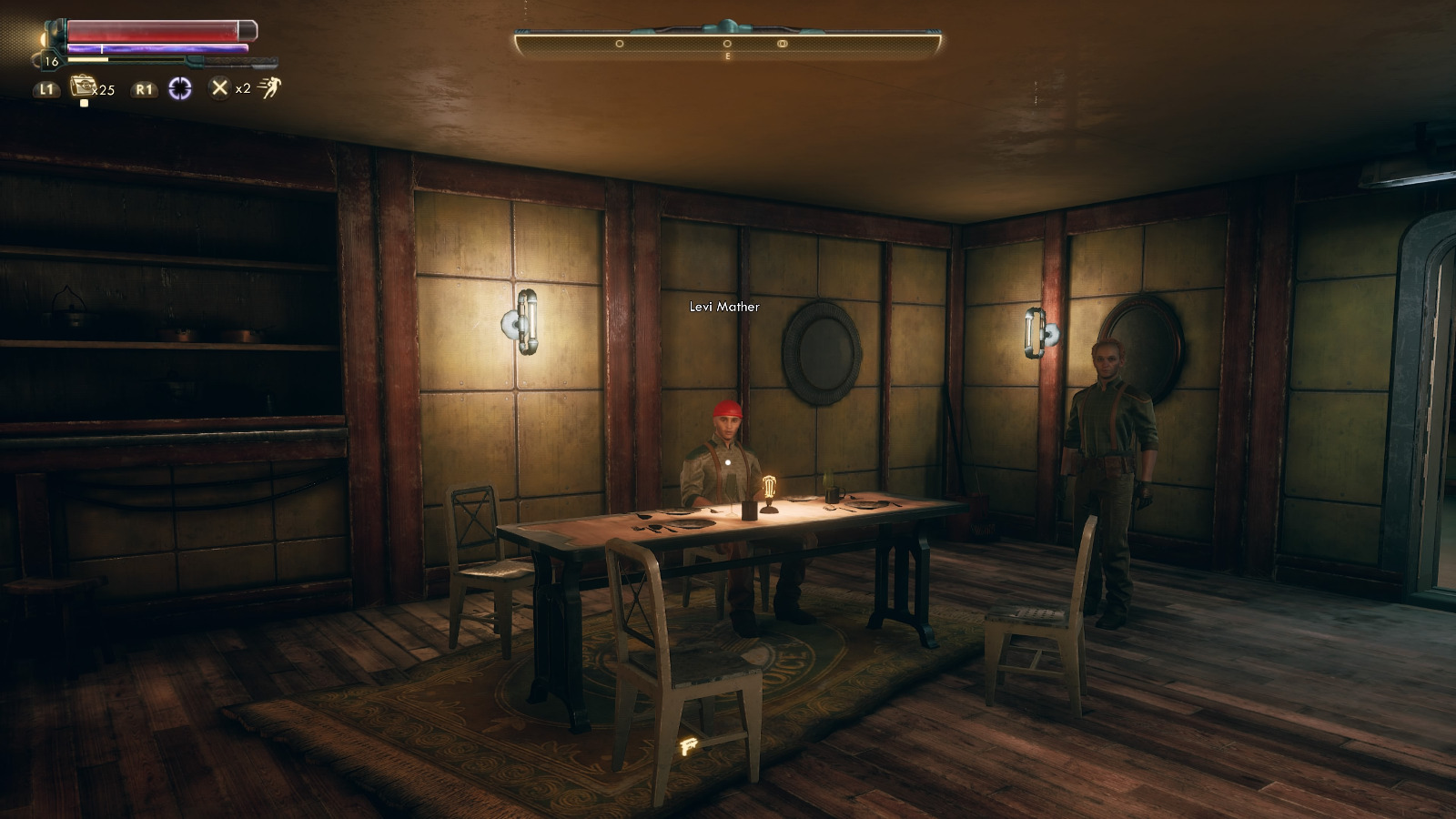
Task: Click the eye-shaped marker on the compass
Action: [x=782, y=44]
